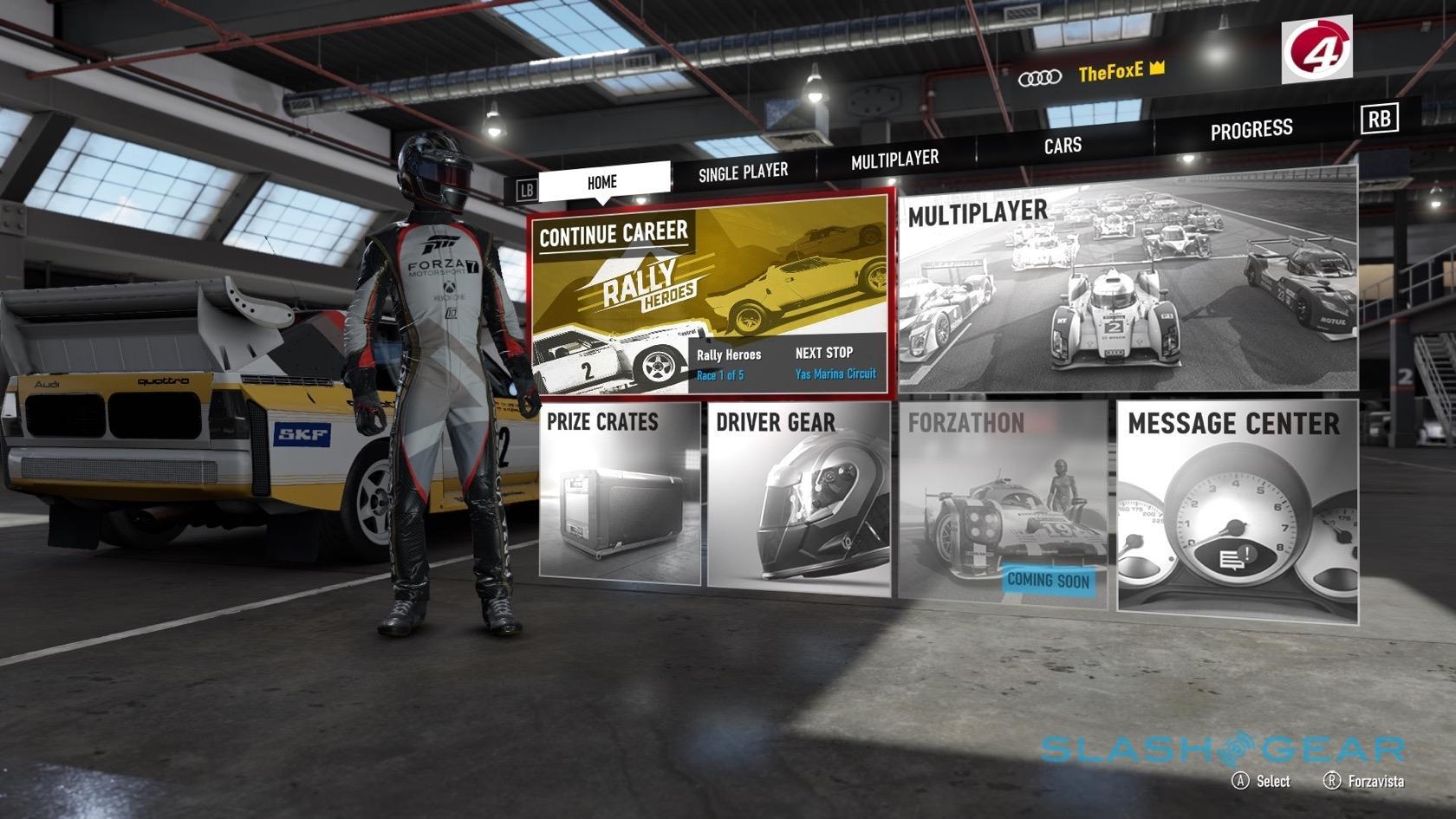
Task: Select the Forzathon coming soon tile
Action: click(1003, 503)
